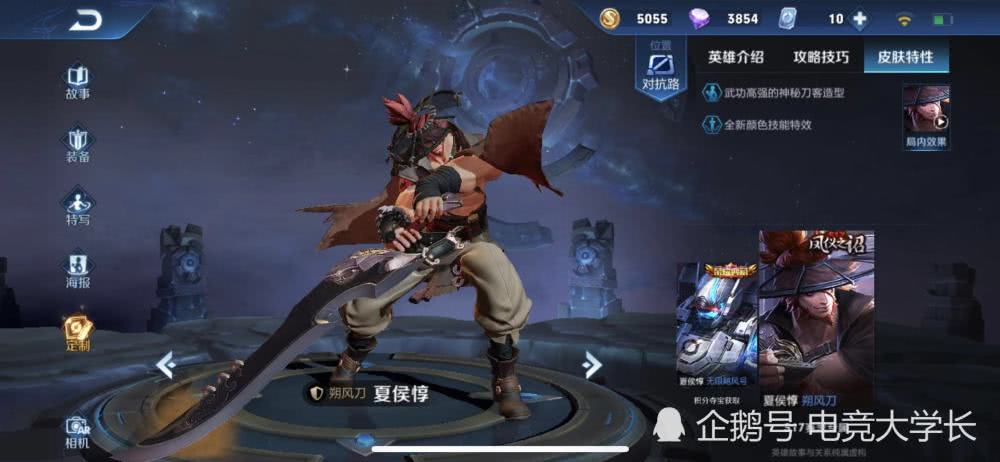Open the 相机 camera mode
This screenshot has height=462, width=1000.
coord(78,430)
